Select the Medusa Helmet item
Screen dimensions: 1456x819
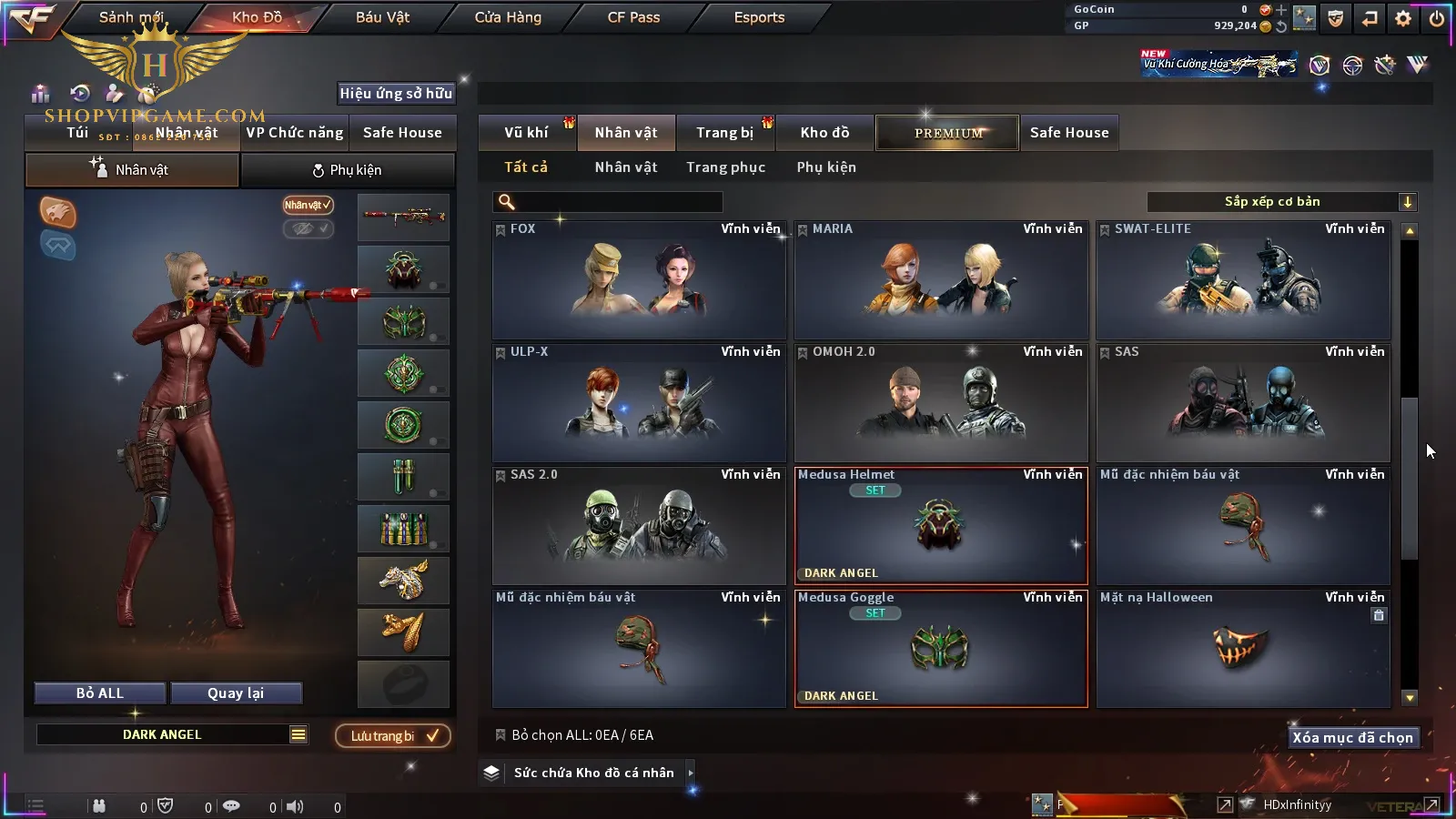coord(941,526)
